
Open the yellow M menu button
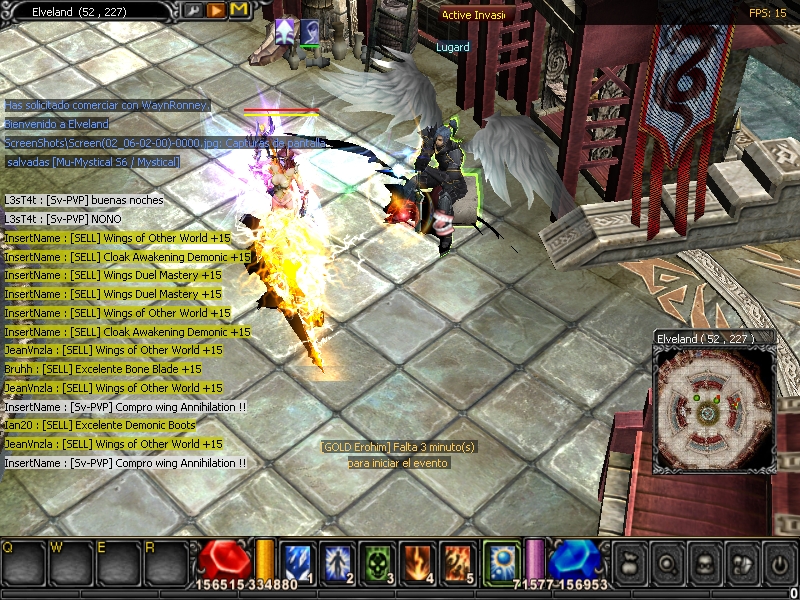point(238,10)
